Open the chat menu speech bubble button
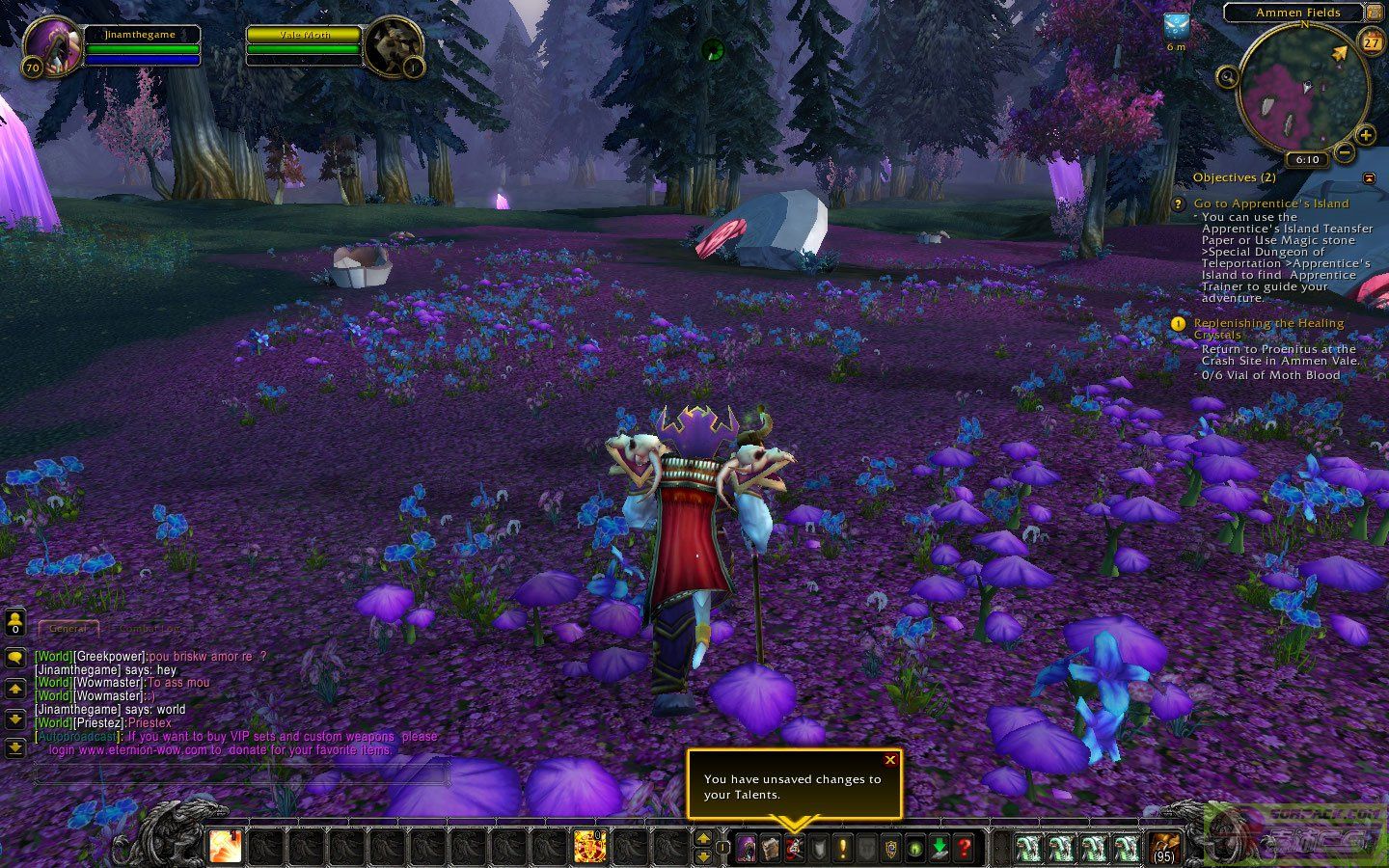Viewport: 1389px width, 868px height. (x=15, y=658)
